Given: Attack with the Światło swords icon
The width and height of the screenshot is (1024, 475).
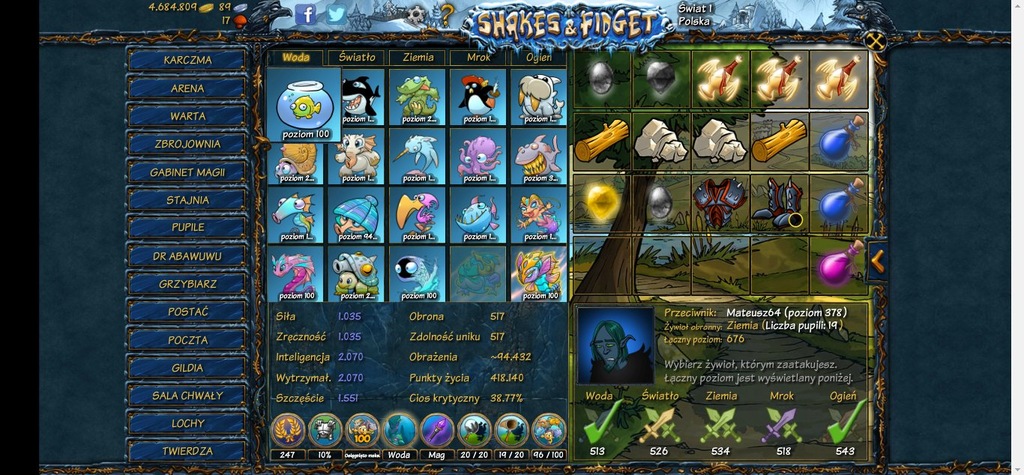Looking at the screenshot, I should pos(660,423).
